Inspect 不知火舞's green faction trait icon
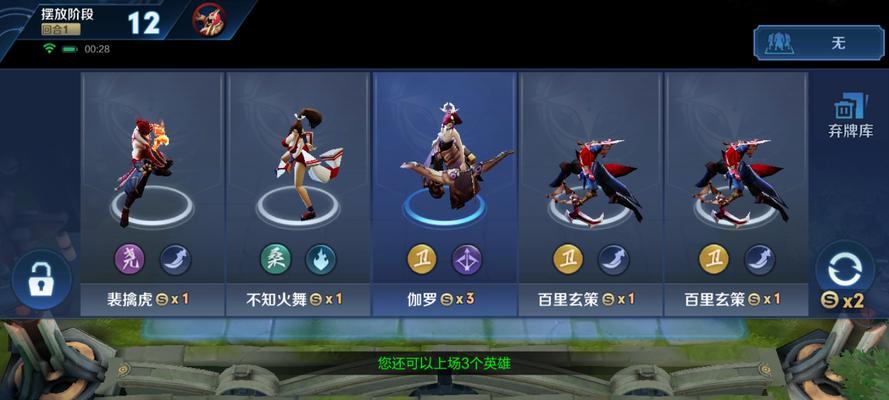The image size is (889, 400). click(x=276, y=260)
